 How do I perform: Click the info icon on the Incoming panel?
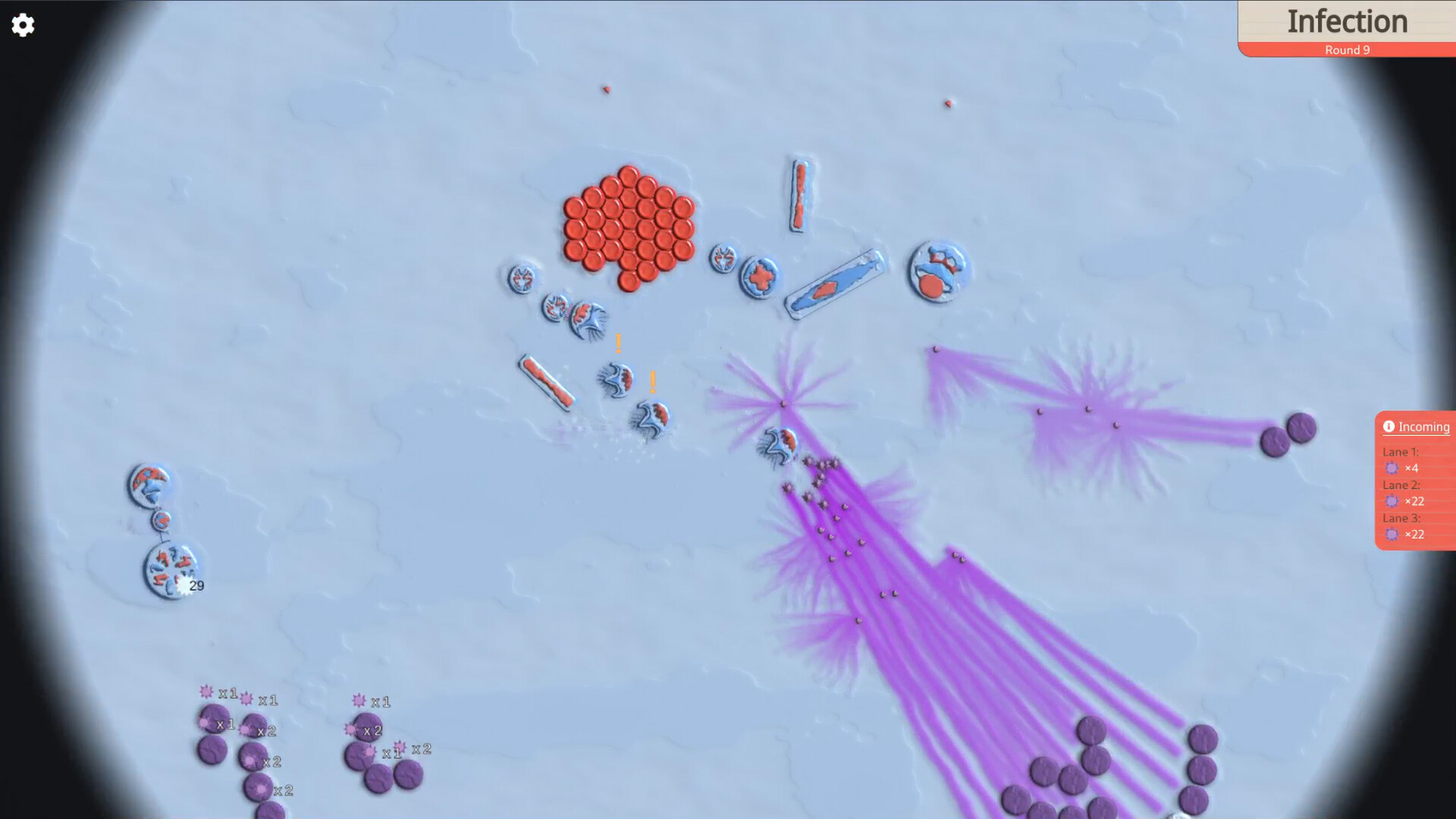point(1389,426)
